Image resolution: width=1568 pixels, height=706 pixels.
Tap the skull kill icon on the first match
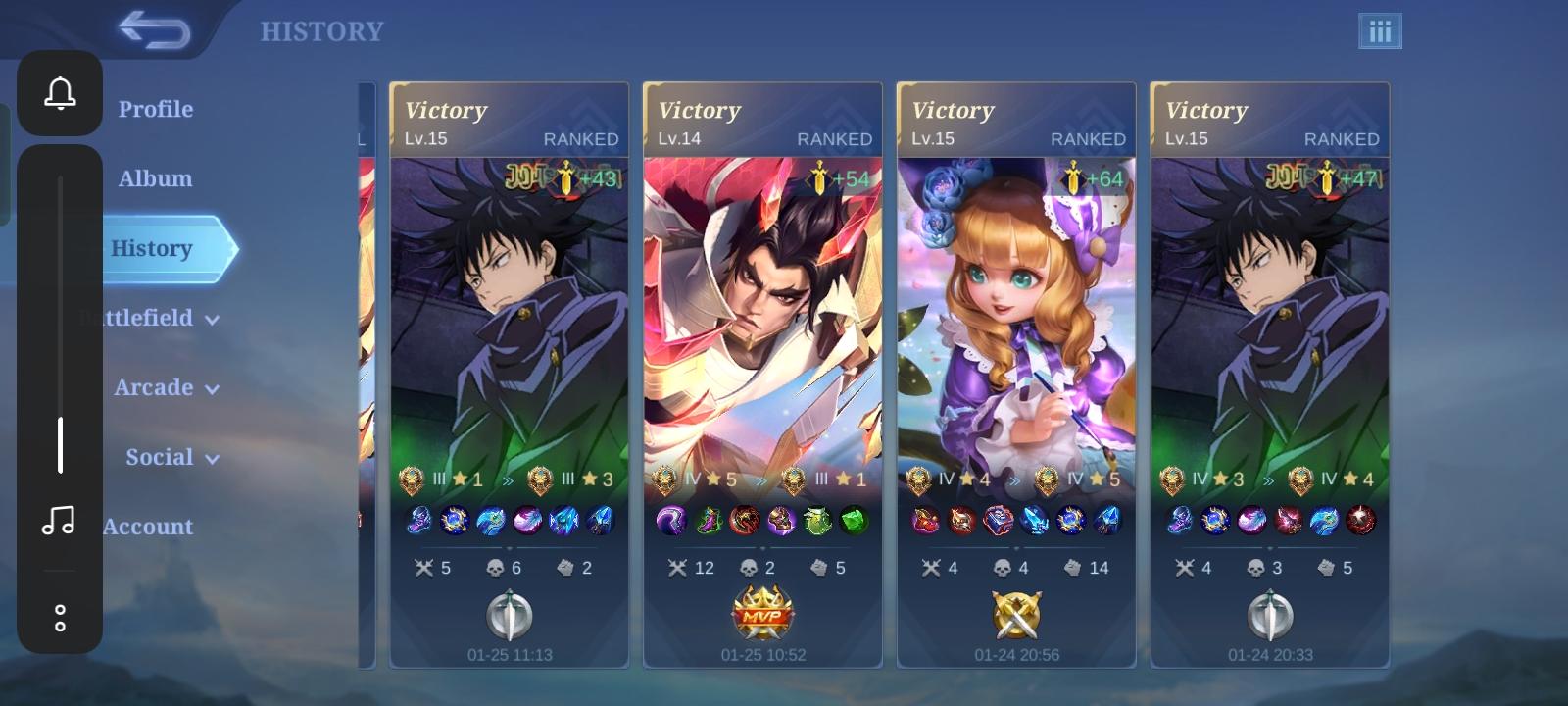(494, 567)
